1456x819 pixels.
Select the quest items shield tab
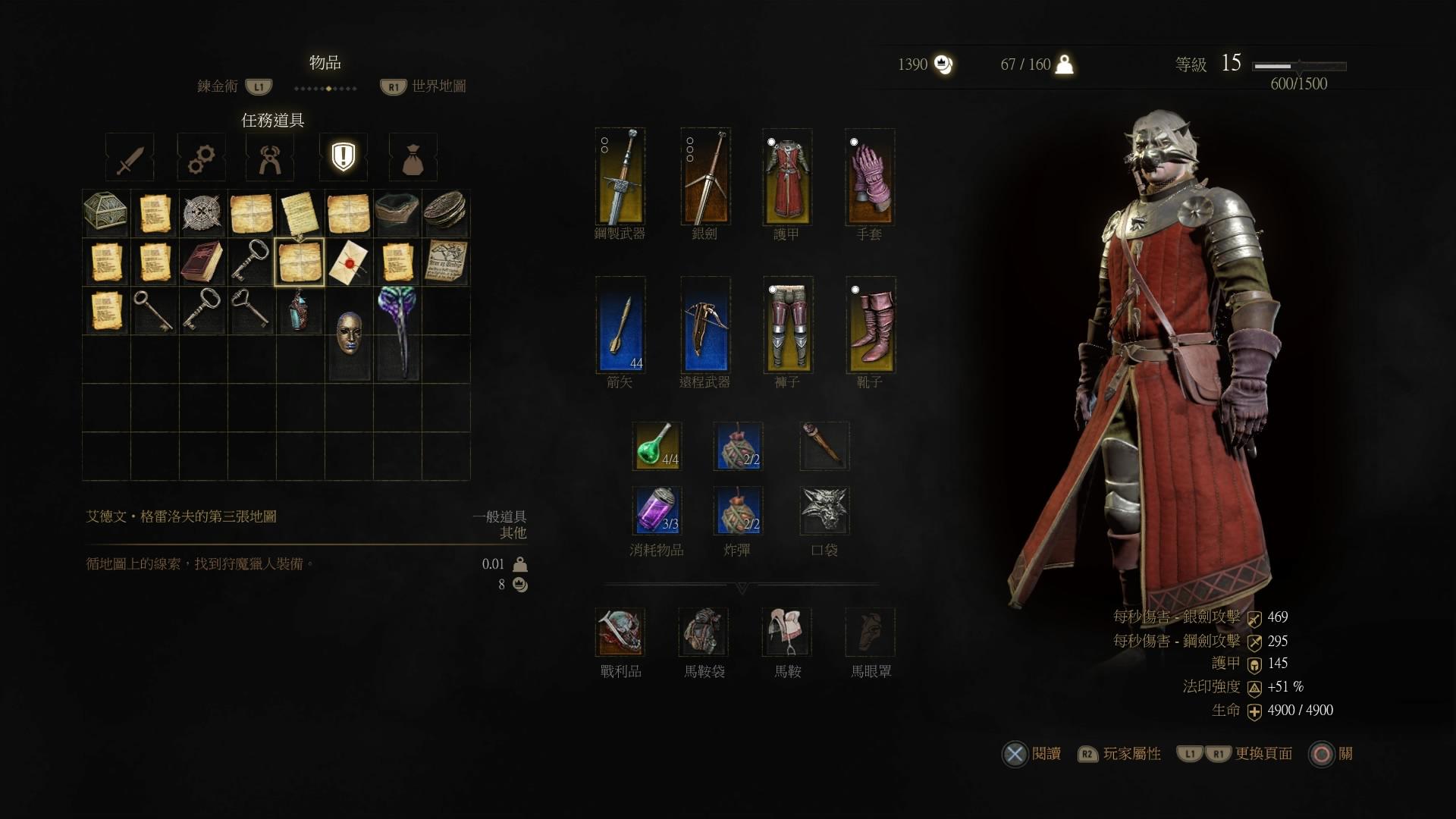click(x=343, y=157)
